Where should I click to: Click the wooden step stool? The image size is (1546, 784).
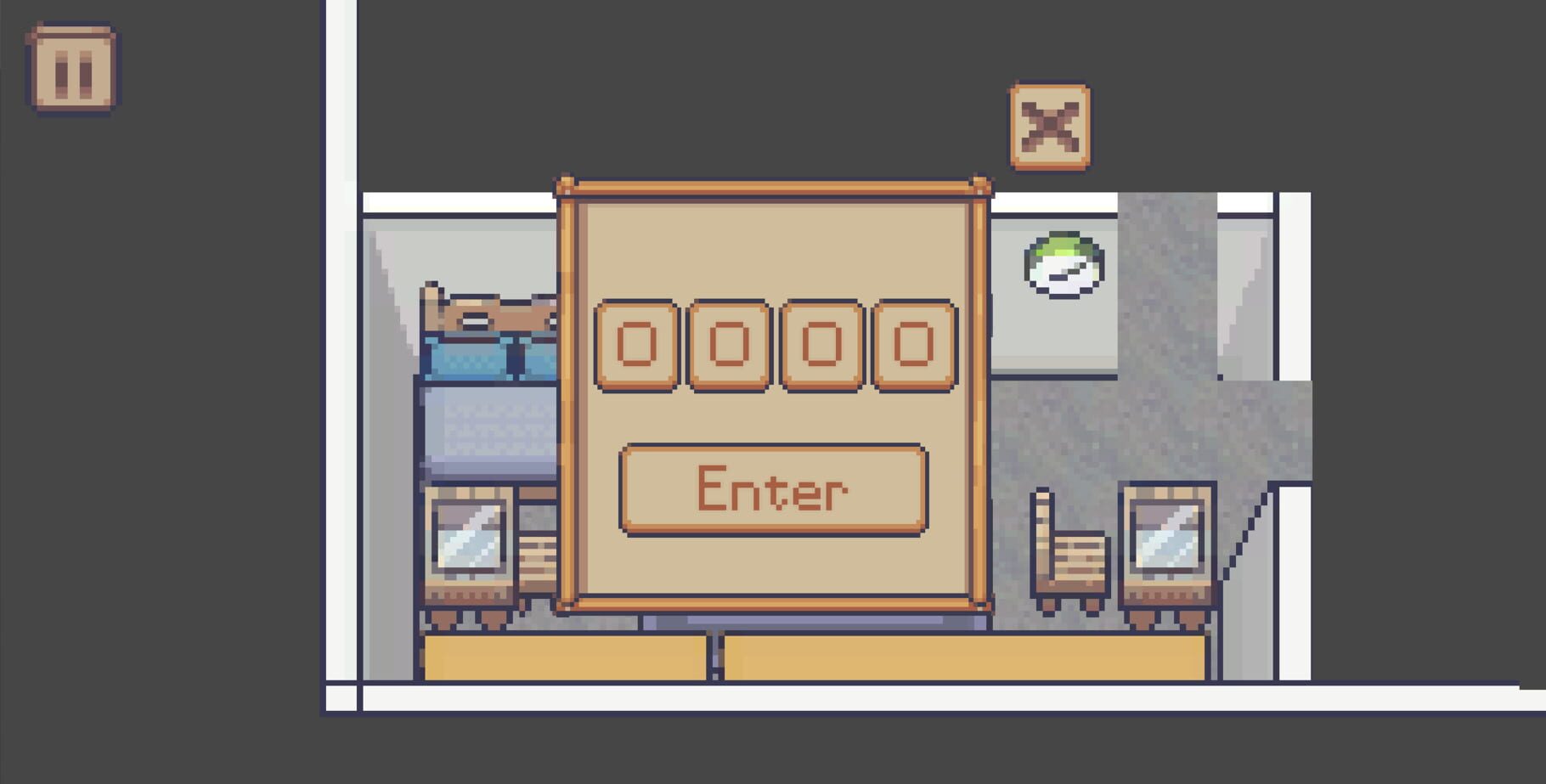tap(1069, 552)
